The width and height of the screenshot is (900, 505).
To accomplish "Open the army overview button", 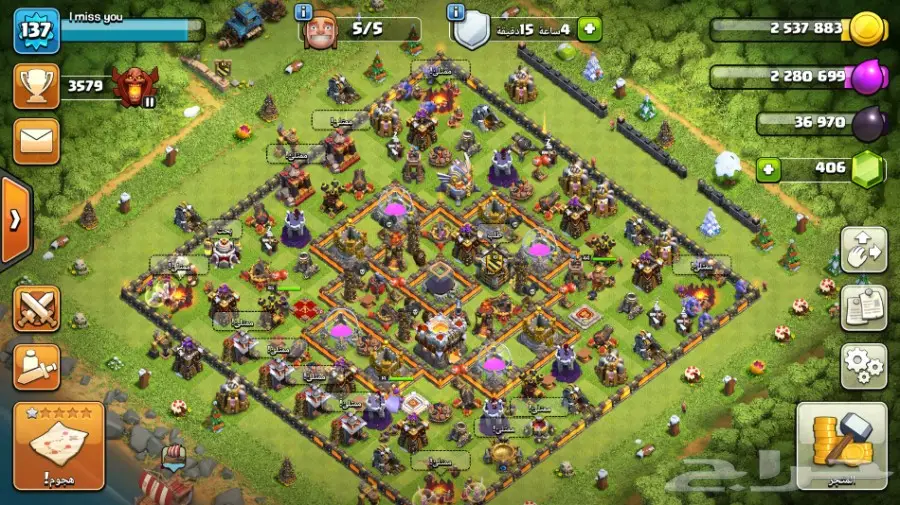I will point(37,365).
